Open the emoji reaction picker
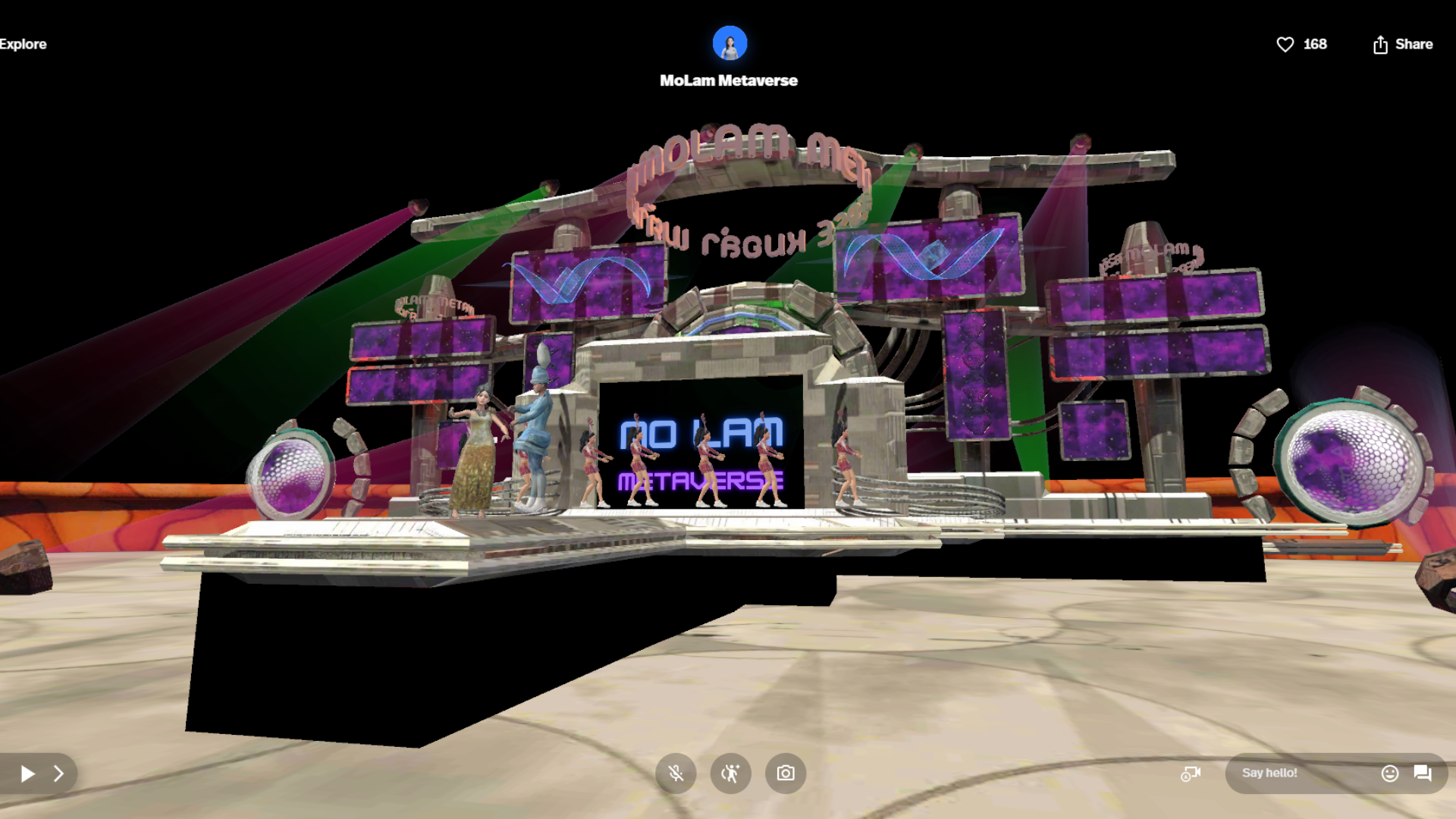 click(x=1390, y=773)
